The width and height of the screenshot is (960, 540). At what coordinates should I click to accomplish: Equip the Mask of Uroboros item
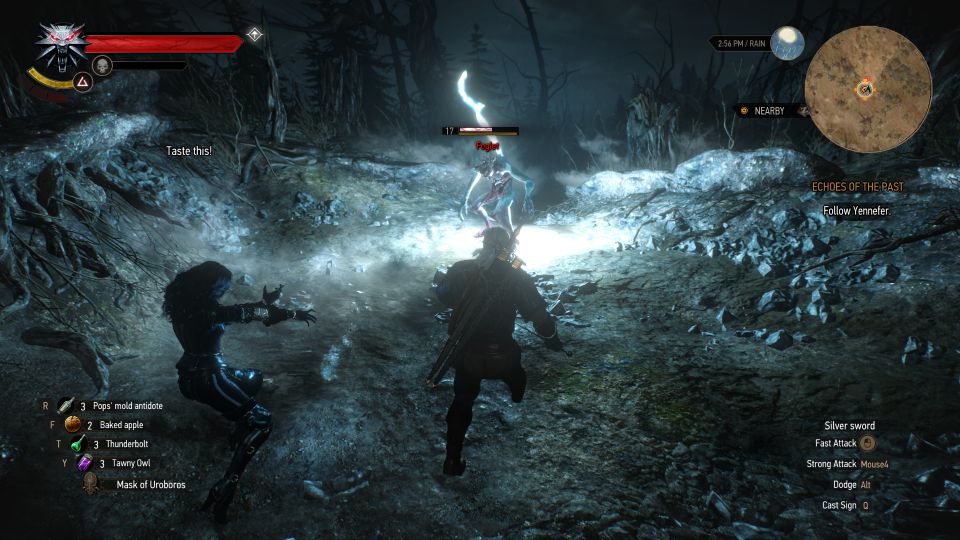coord(92,484)
